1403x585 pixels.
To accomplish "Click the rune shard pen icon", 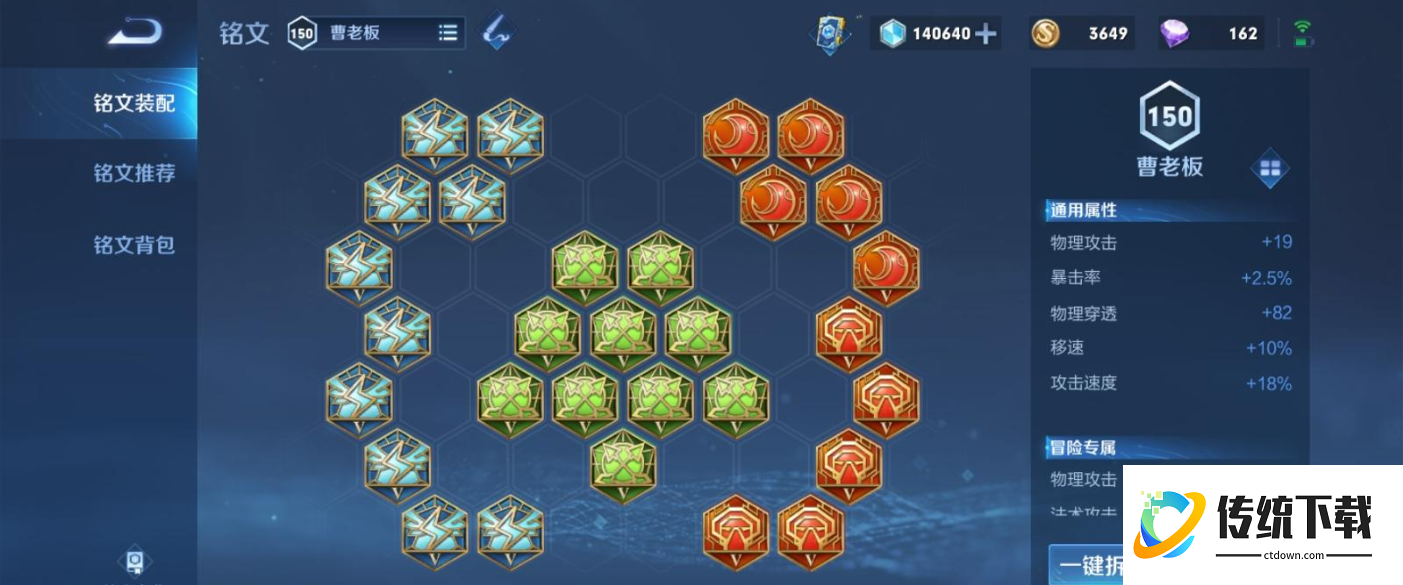I will [497, 33].
